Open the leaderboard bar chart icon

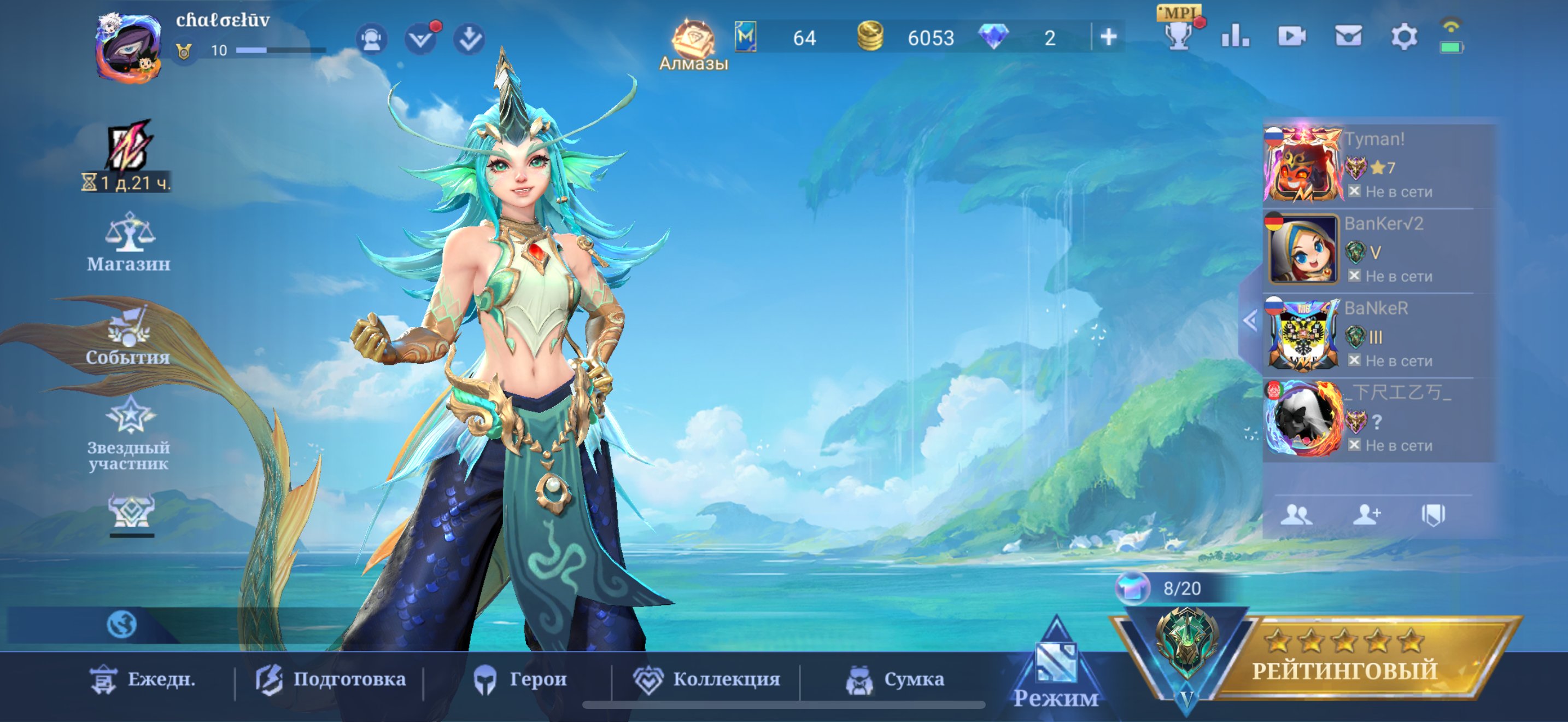(x=1235, y=37)
